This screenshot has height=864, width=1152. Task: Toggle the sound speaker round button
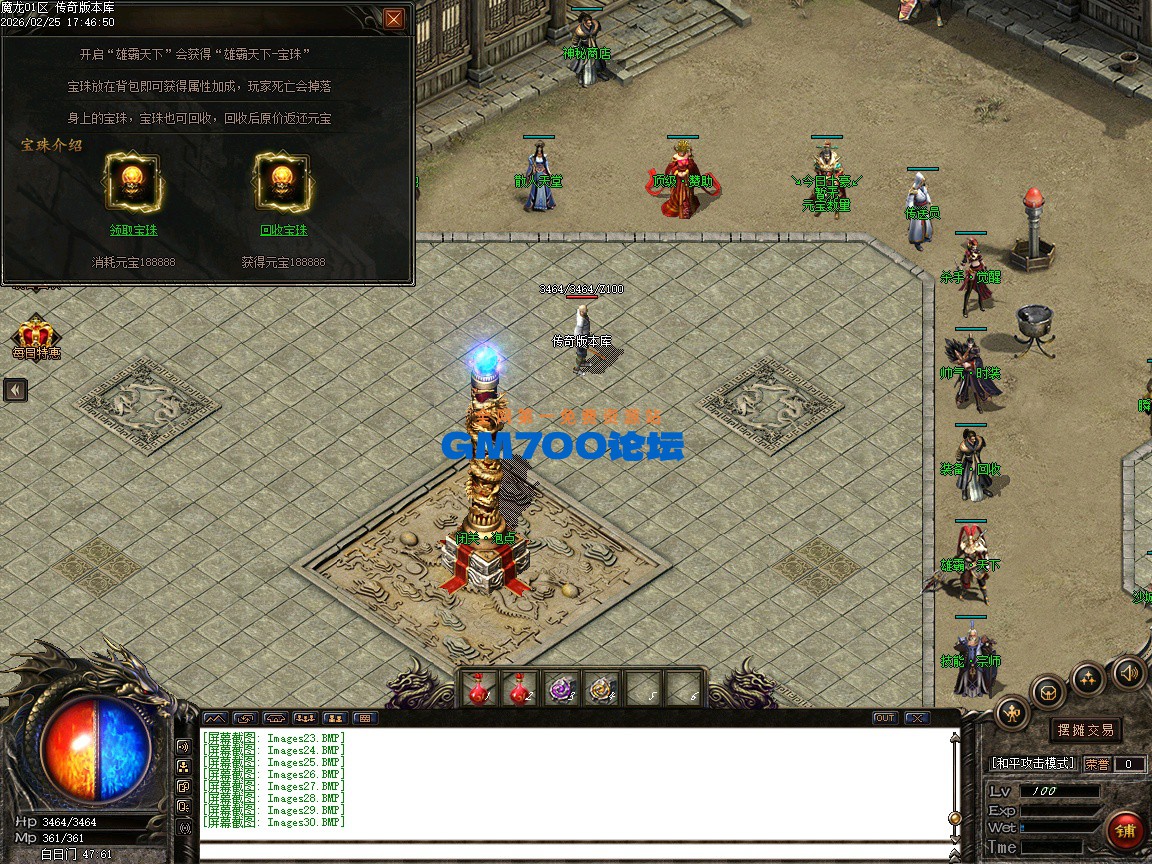[1129, 672]
